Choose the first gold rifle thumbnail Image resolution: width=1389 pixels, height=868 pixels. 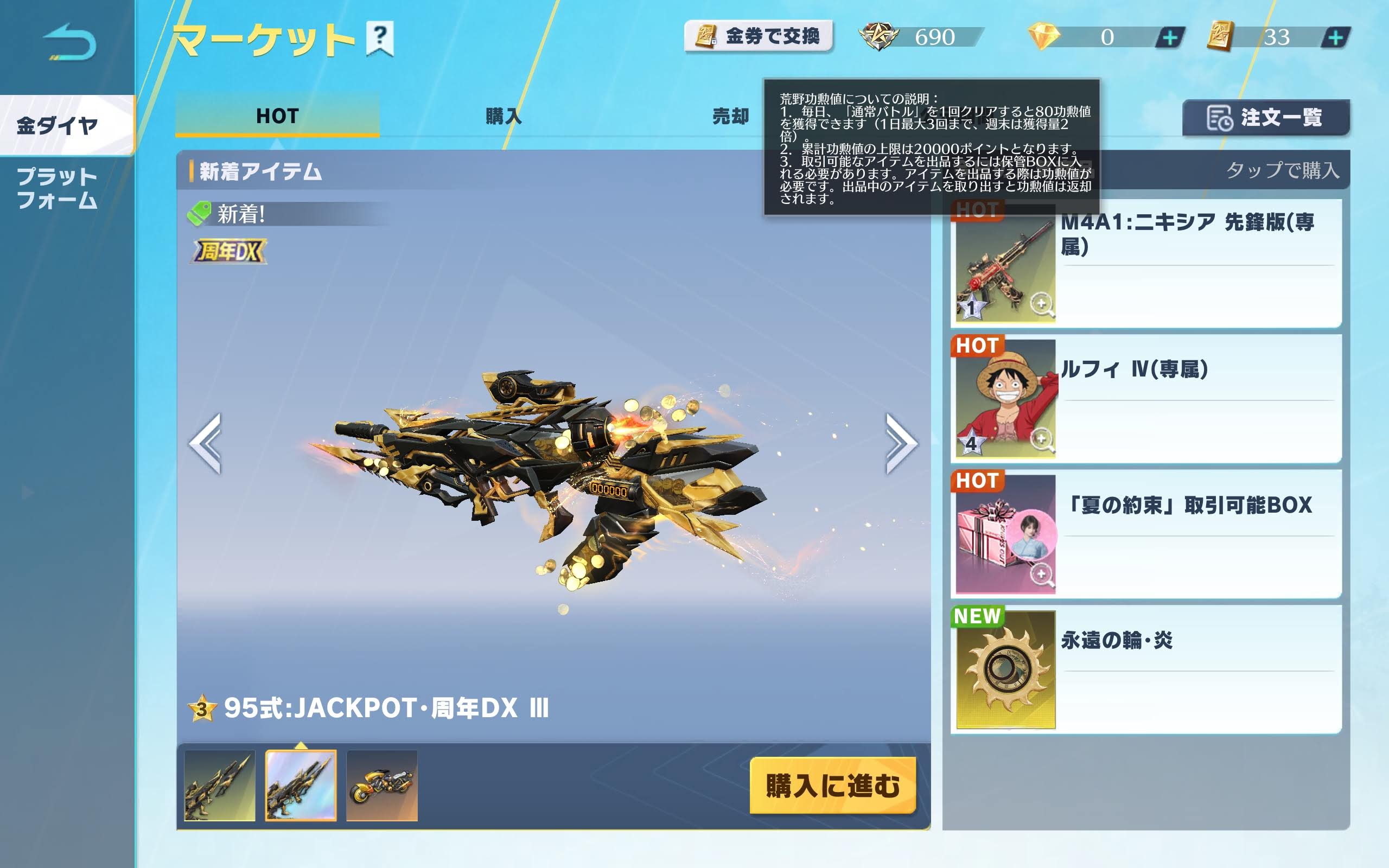[x=219, y=785]
